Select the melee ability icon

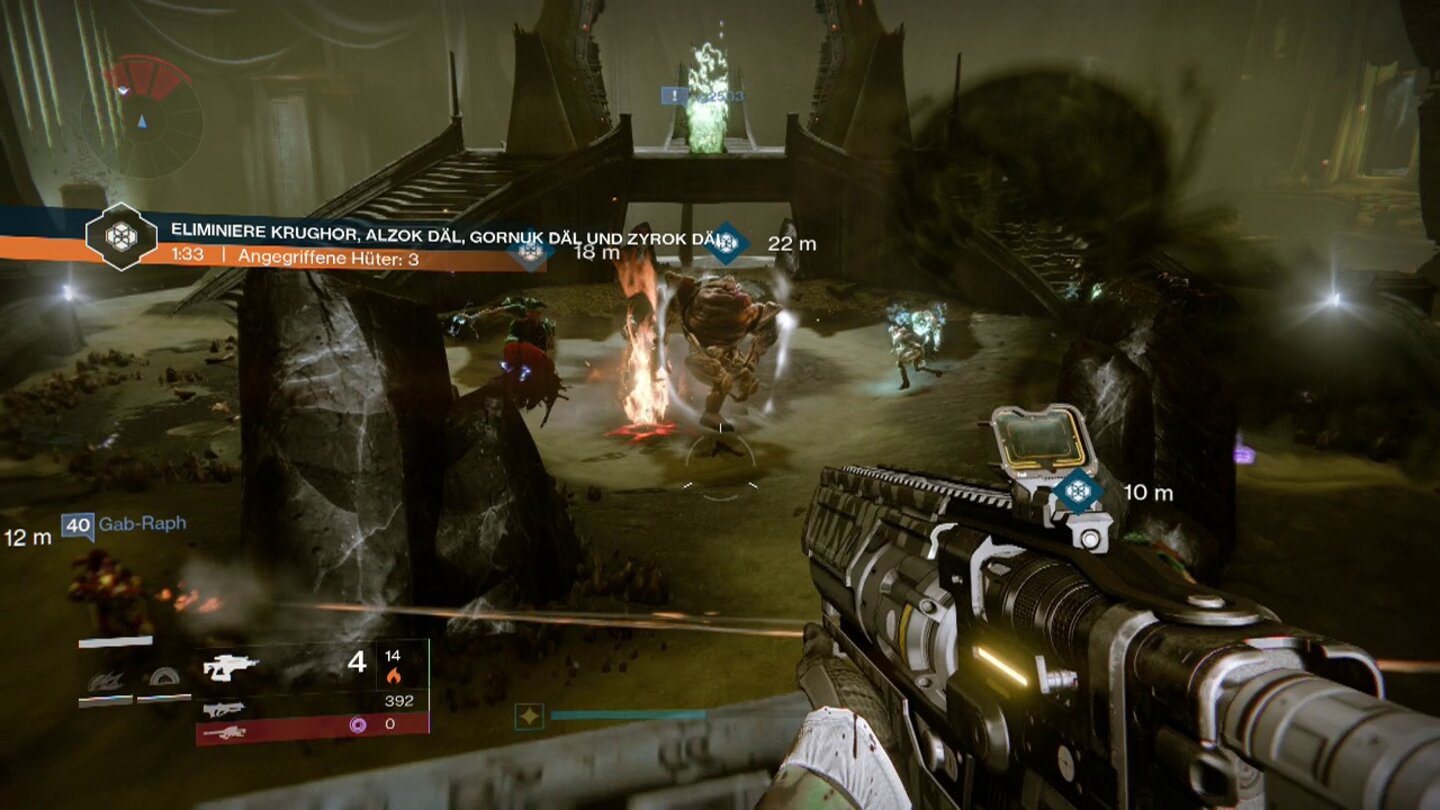point(163,679)
